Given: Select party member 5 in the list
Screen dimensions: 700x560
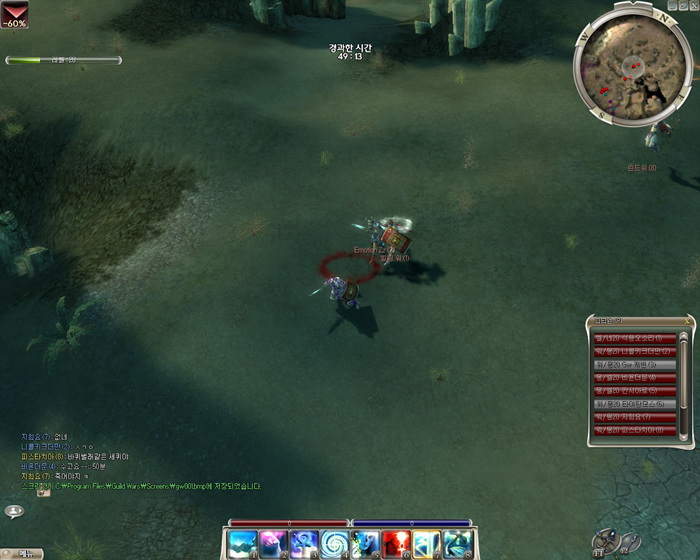Looking at the screenshot, I should point(635,391).
